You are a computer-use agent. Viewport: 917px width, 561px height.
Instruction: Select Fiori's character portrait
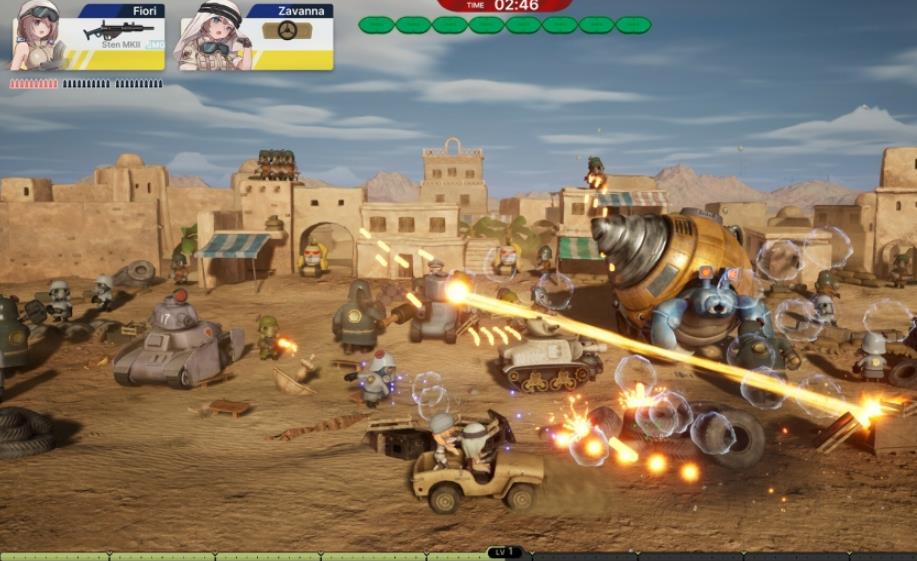pos(40,36)
